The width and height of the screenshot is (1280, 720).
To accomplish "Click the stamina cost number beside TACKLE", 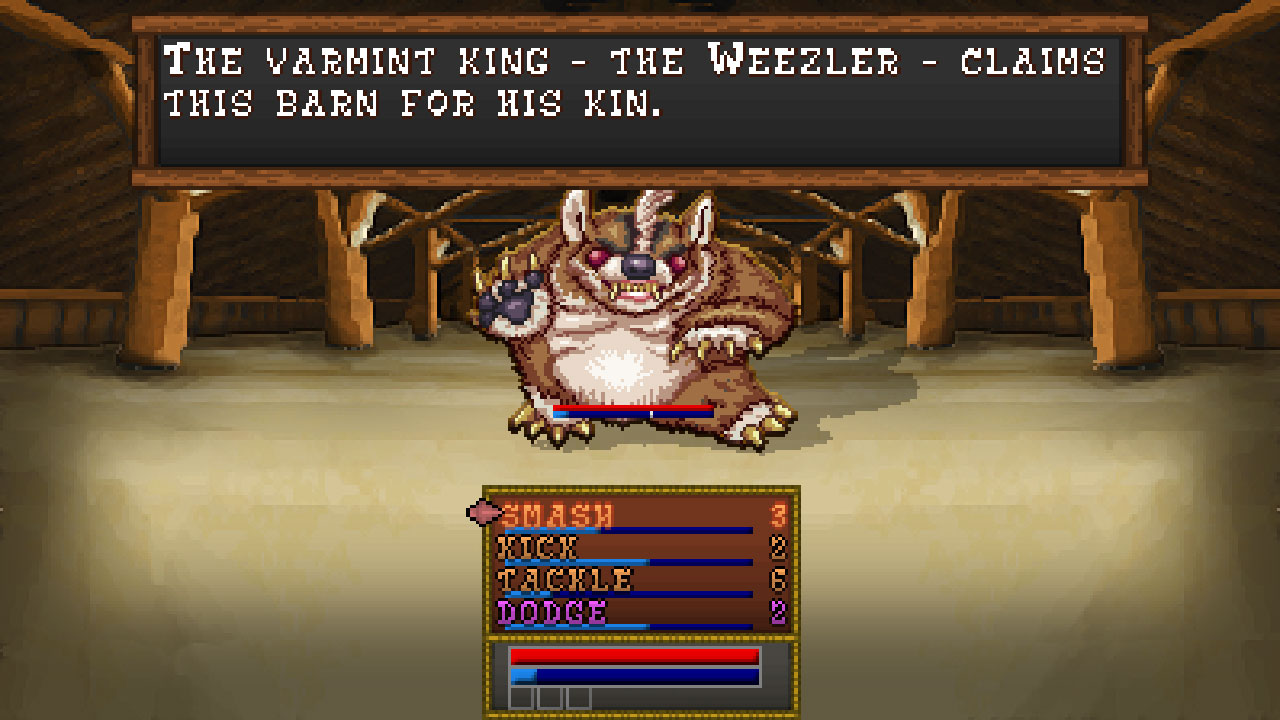I will pyautogui.click(x=779, y=577).
